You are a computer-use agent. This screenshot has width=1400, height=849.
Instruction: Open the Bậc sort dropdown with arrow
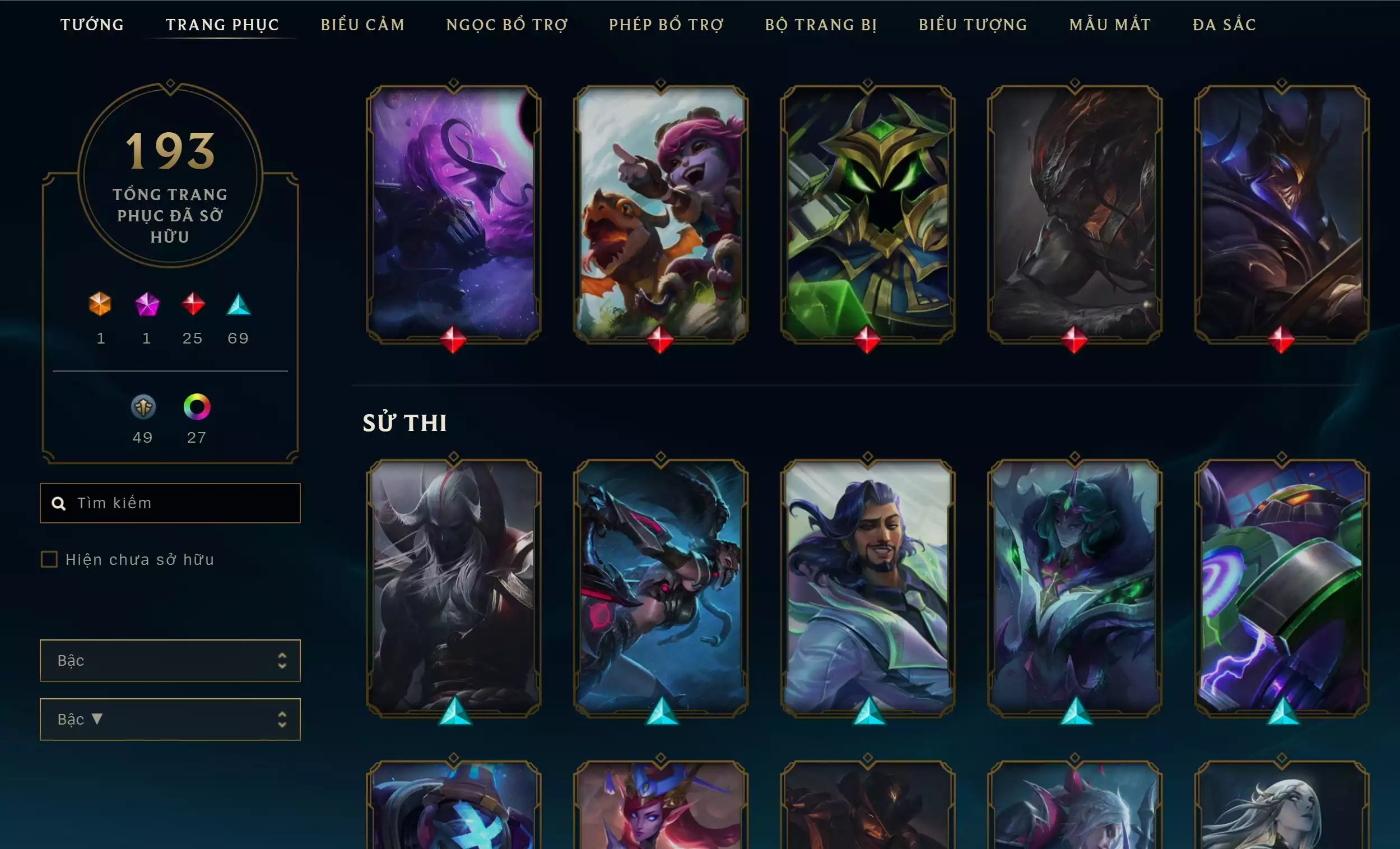(170, 720)
